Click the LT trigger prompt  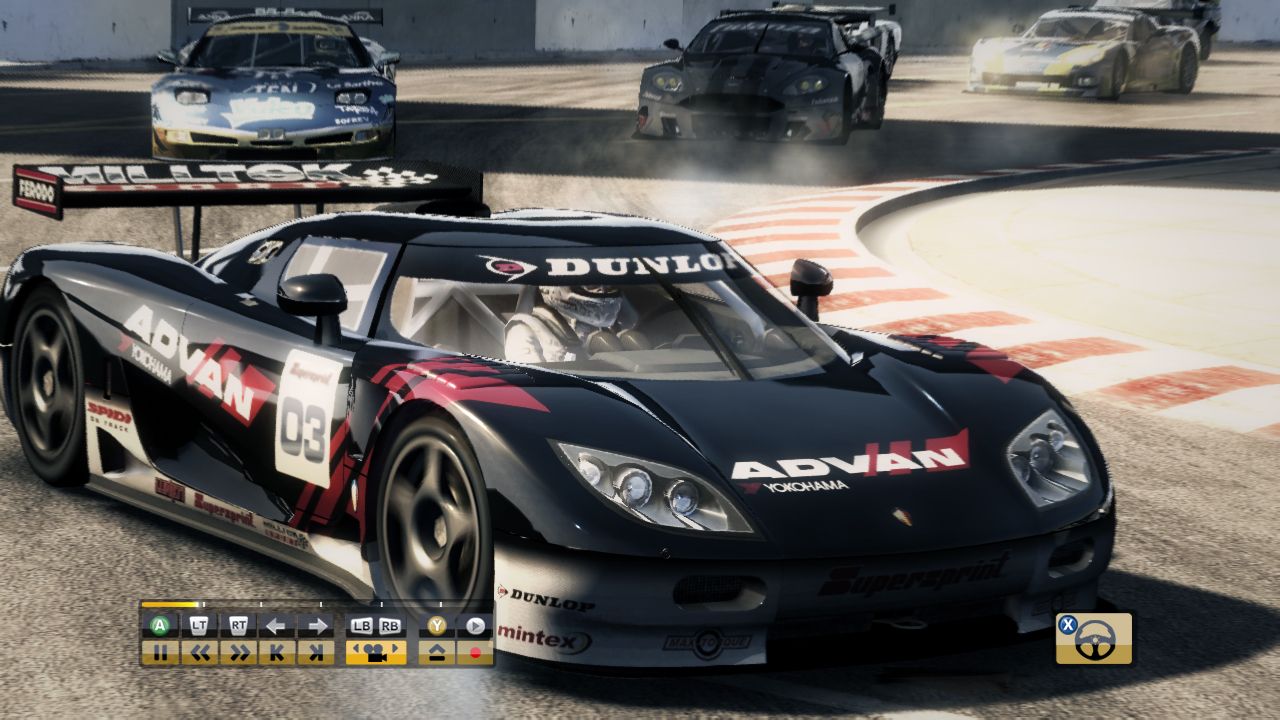[198, 626]
